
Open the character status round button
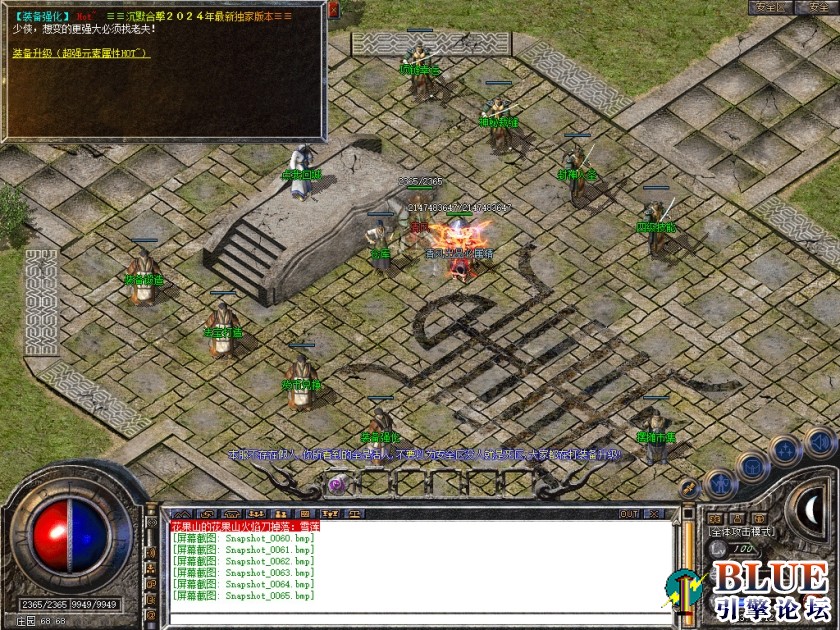click(x=720, y=485)
